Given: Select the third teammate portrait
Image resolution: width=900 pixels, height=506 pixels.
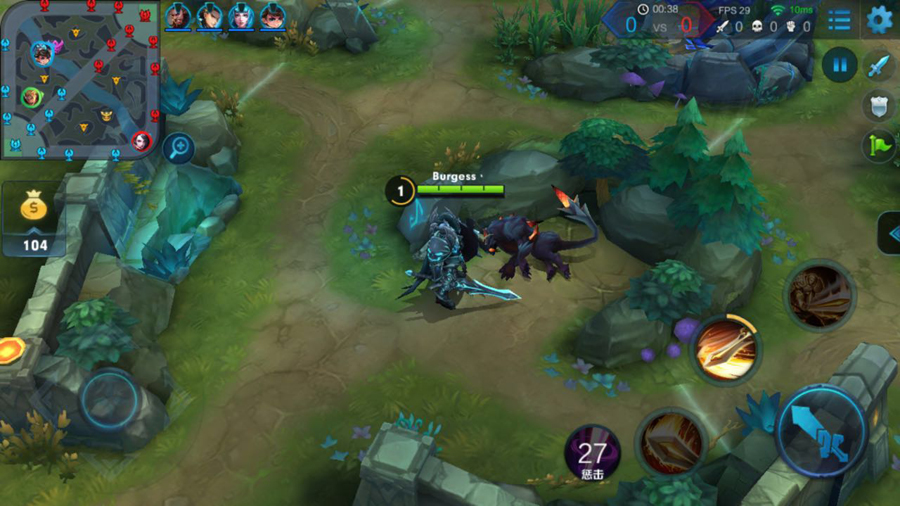Looking at the screenshot, I should [241, 16].
